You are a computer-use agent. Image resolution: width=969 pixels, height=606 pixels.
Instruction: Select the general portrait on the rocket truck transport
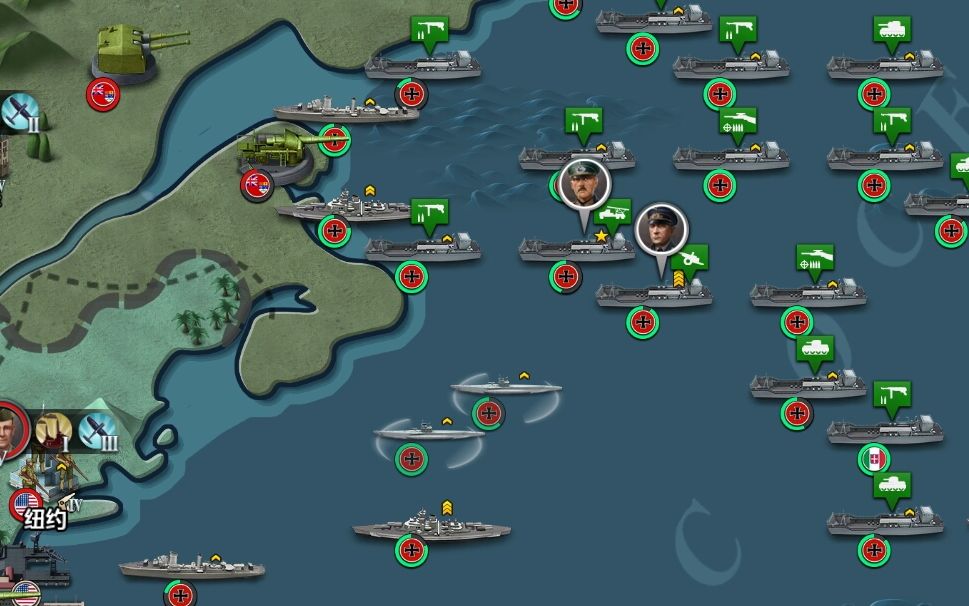point(583,183)
